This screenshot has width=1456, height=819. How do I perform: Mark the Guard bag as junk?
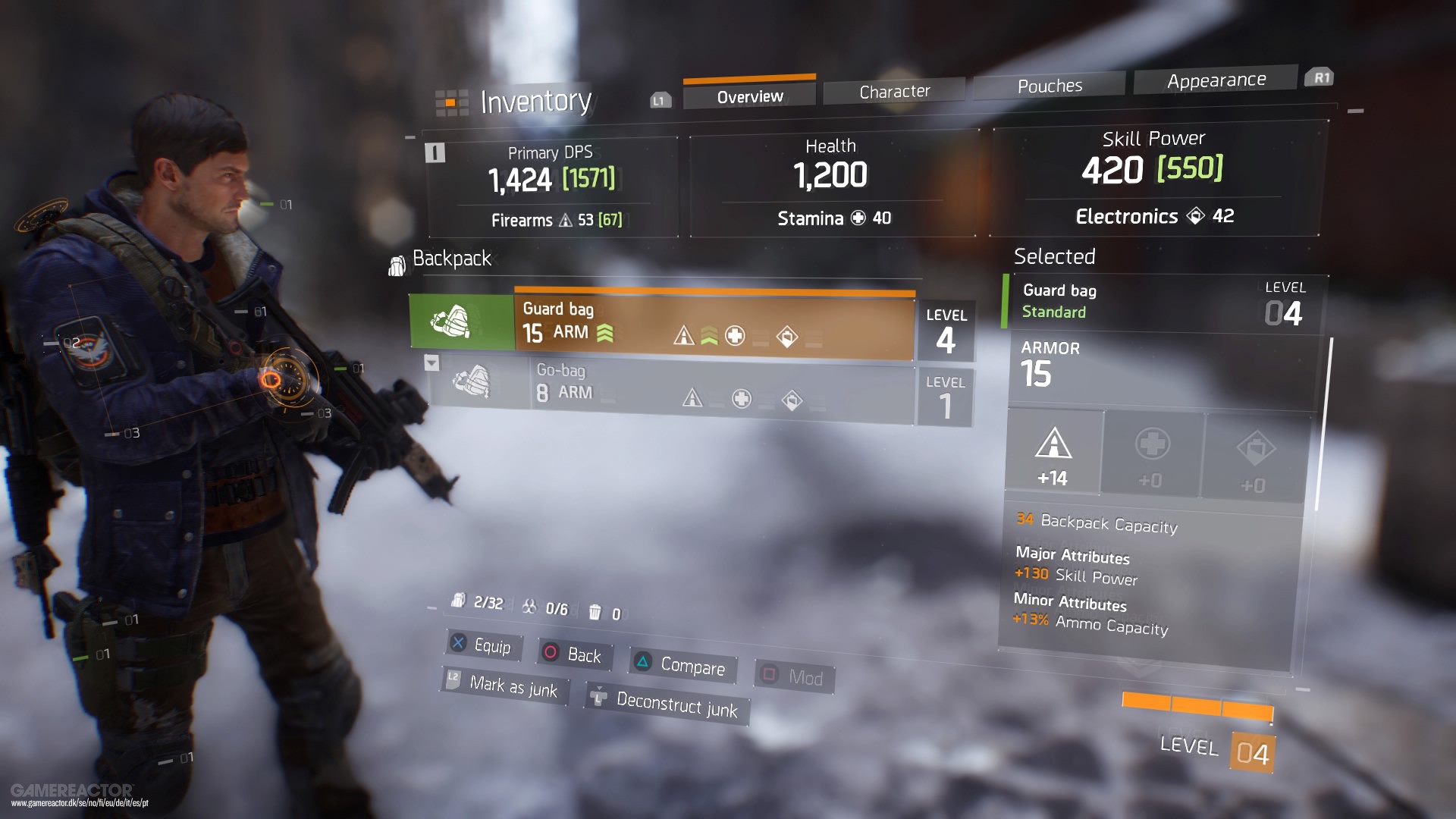(504, 687)
